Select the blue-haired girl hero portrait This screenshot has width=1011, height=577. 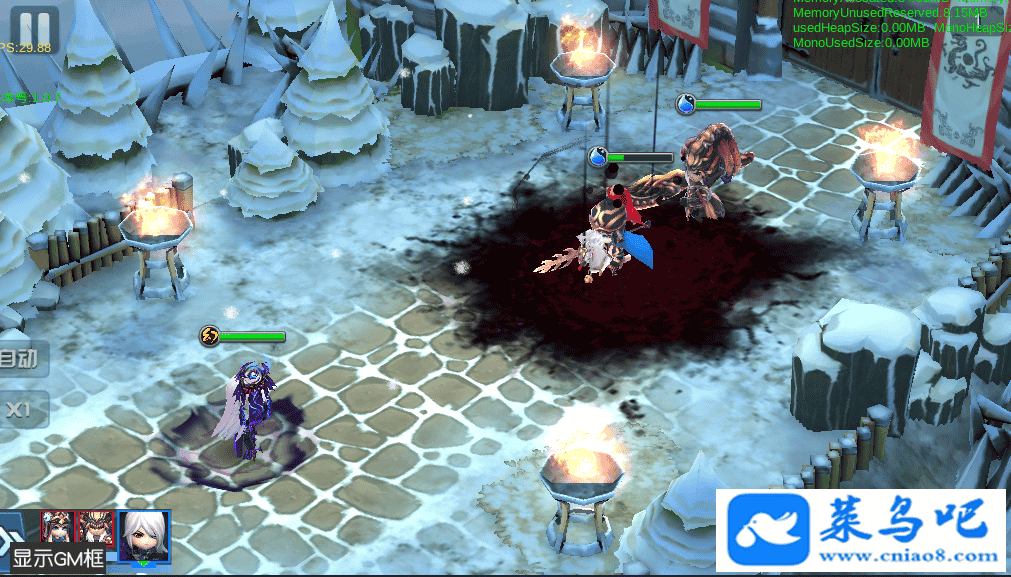(56, 525)
